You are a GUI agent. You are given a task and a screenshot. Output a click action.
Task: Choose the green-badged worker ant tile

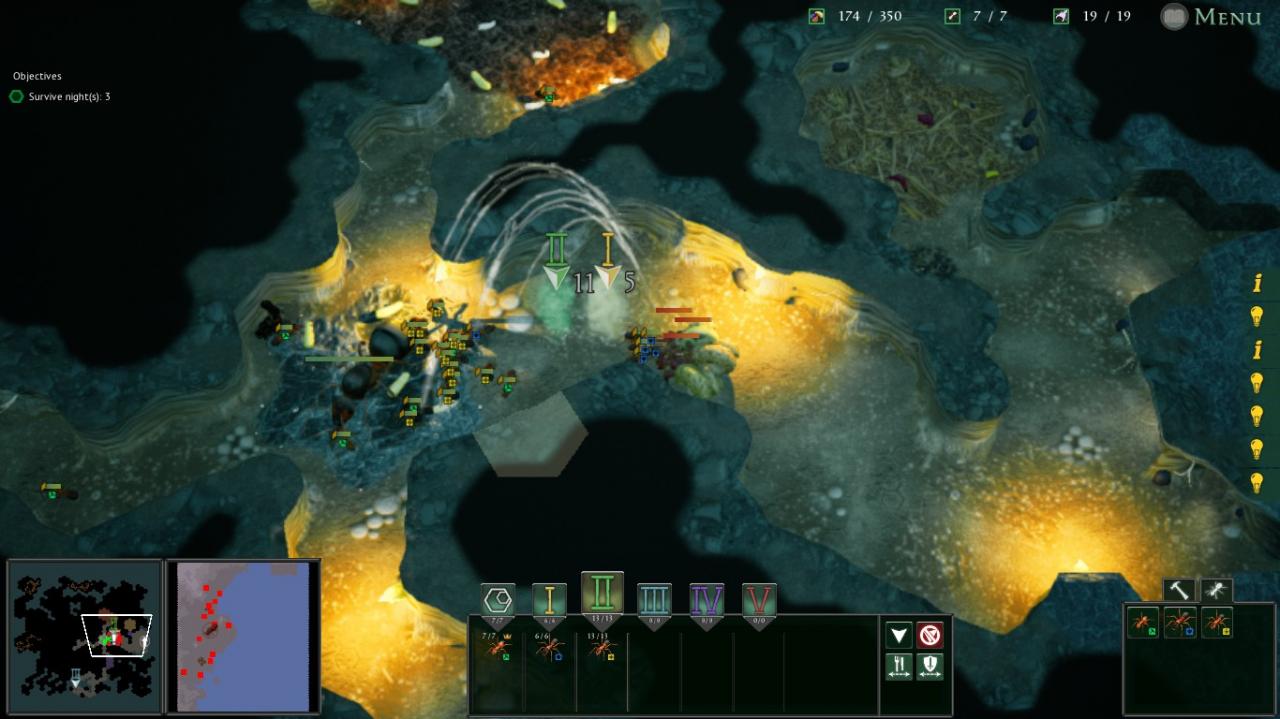(1142, 623)
